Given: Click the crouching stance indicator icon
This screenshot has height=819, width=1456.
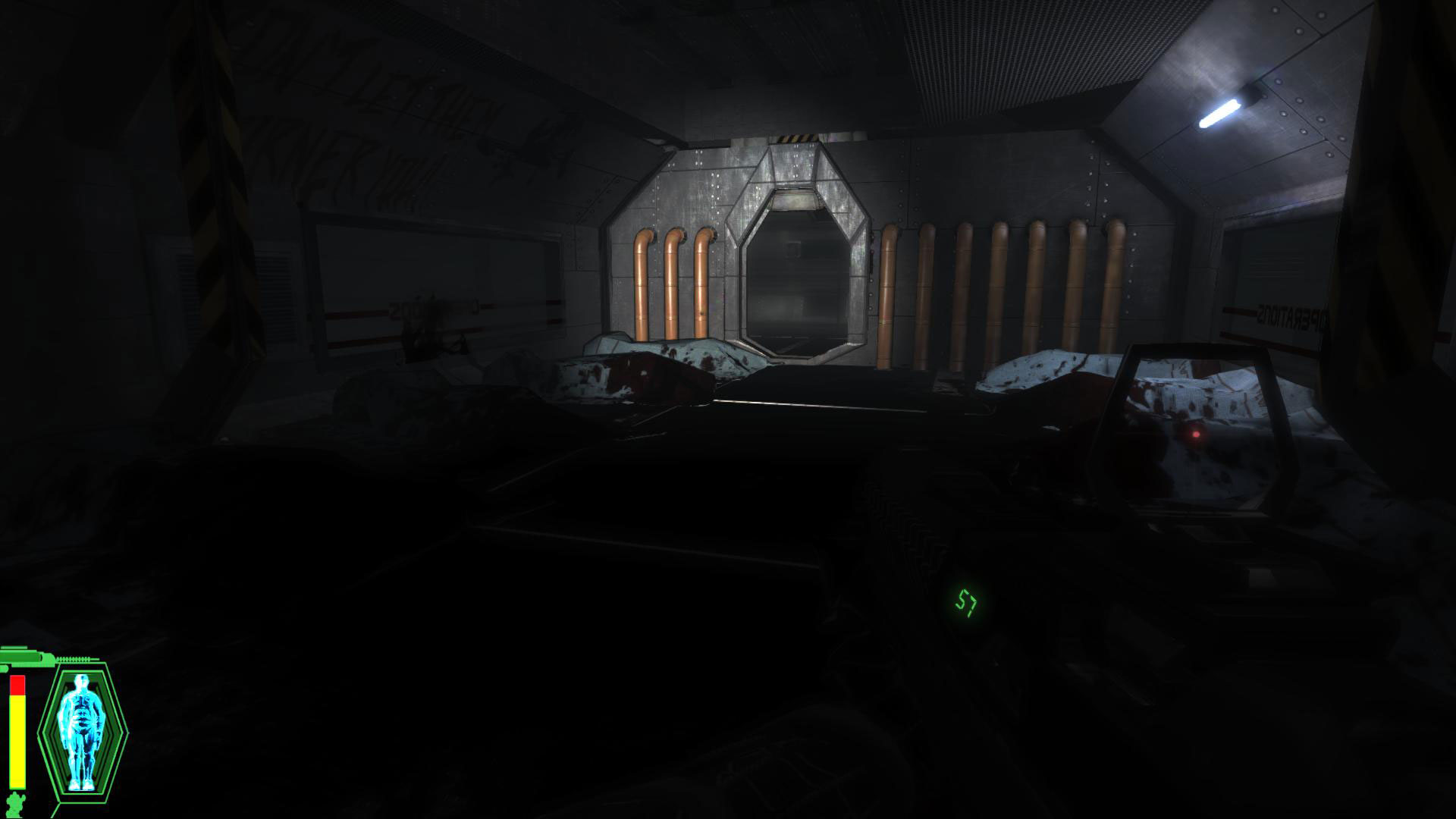Looking at the screenshot, I should pyautogui.click(x=15, y=802).
